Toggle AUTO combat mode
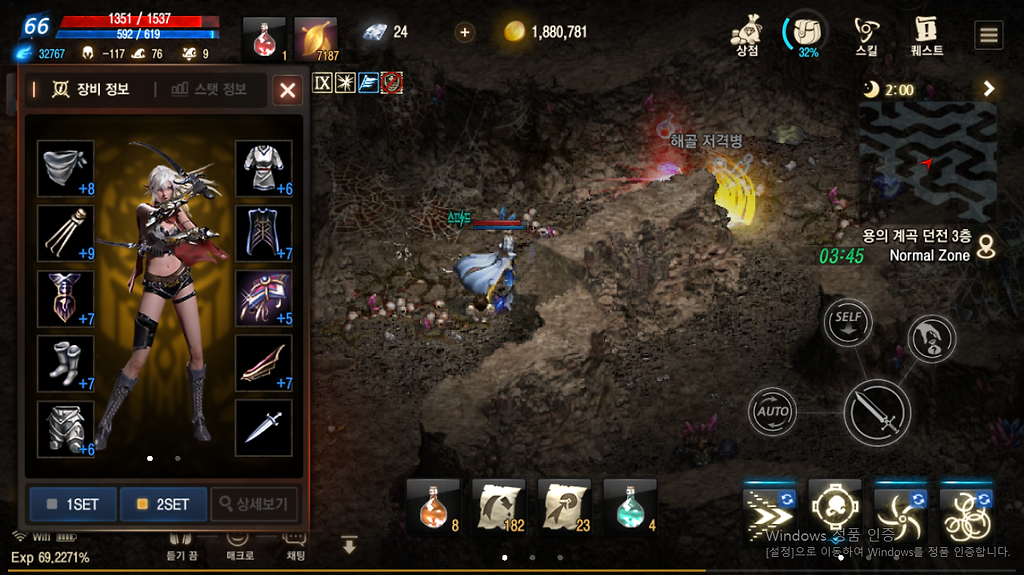Screen dimensions: 1024x575 (773, 411)
